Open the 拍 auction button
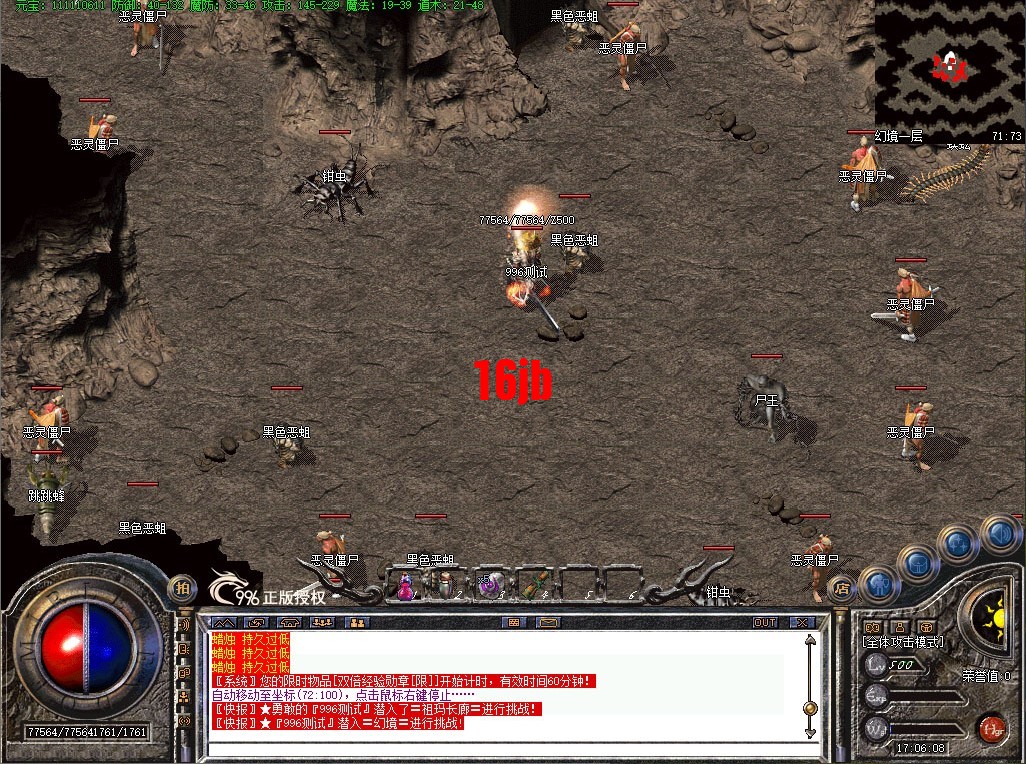The height and width of the screenshot is (764, 1026). click(x=182, y=587)
